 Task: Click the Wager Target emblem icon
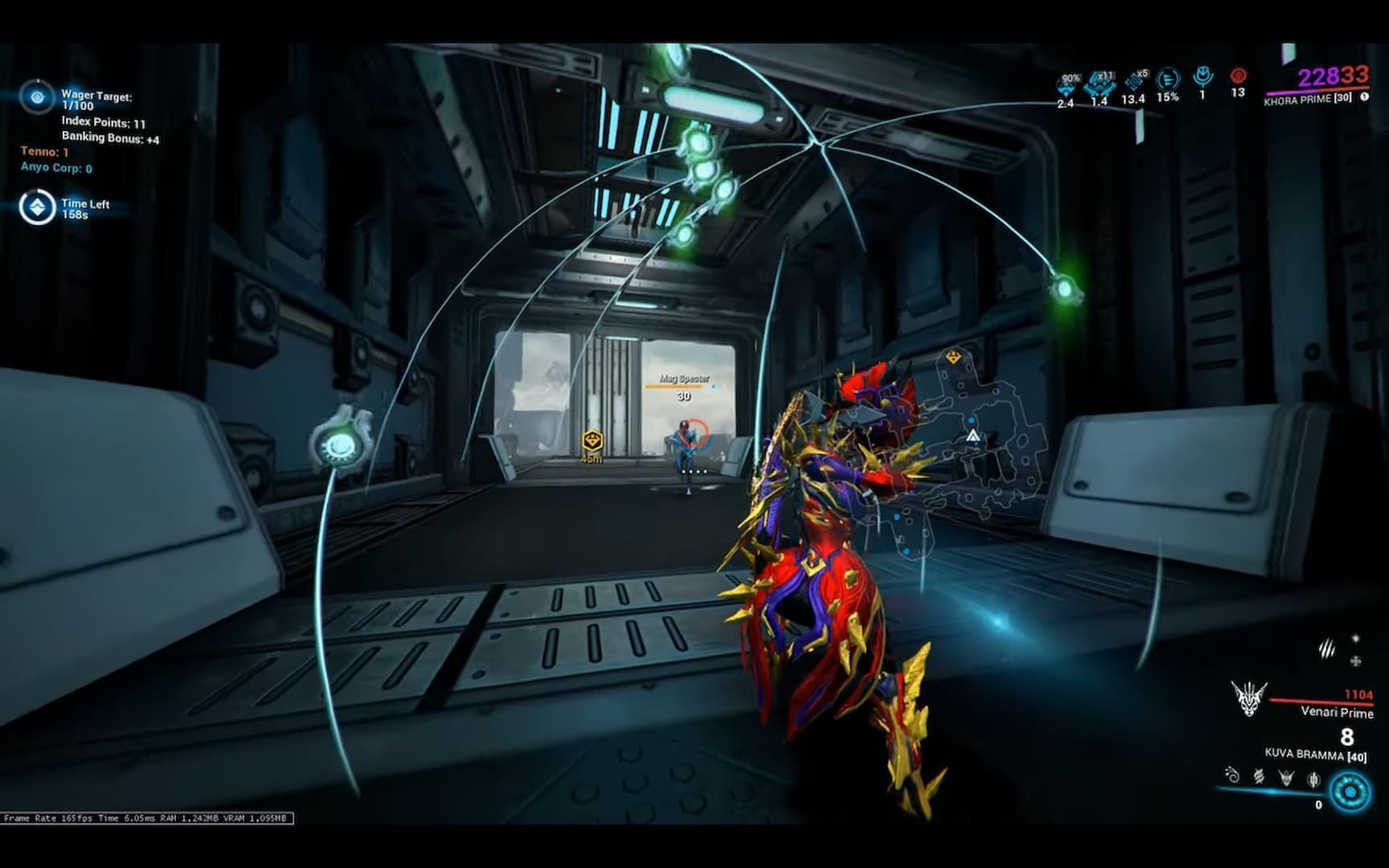(37, 98)
